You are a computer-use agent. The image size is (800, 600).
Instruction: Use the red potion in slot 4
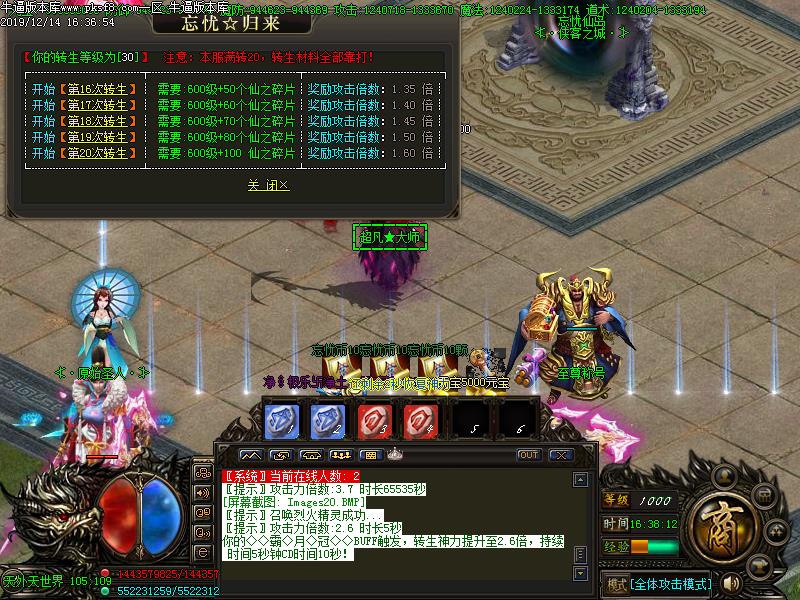click(x=421, y=419)
